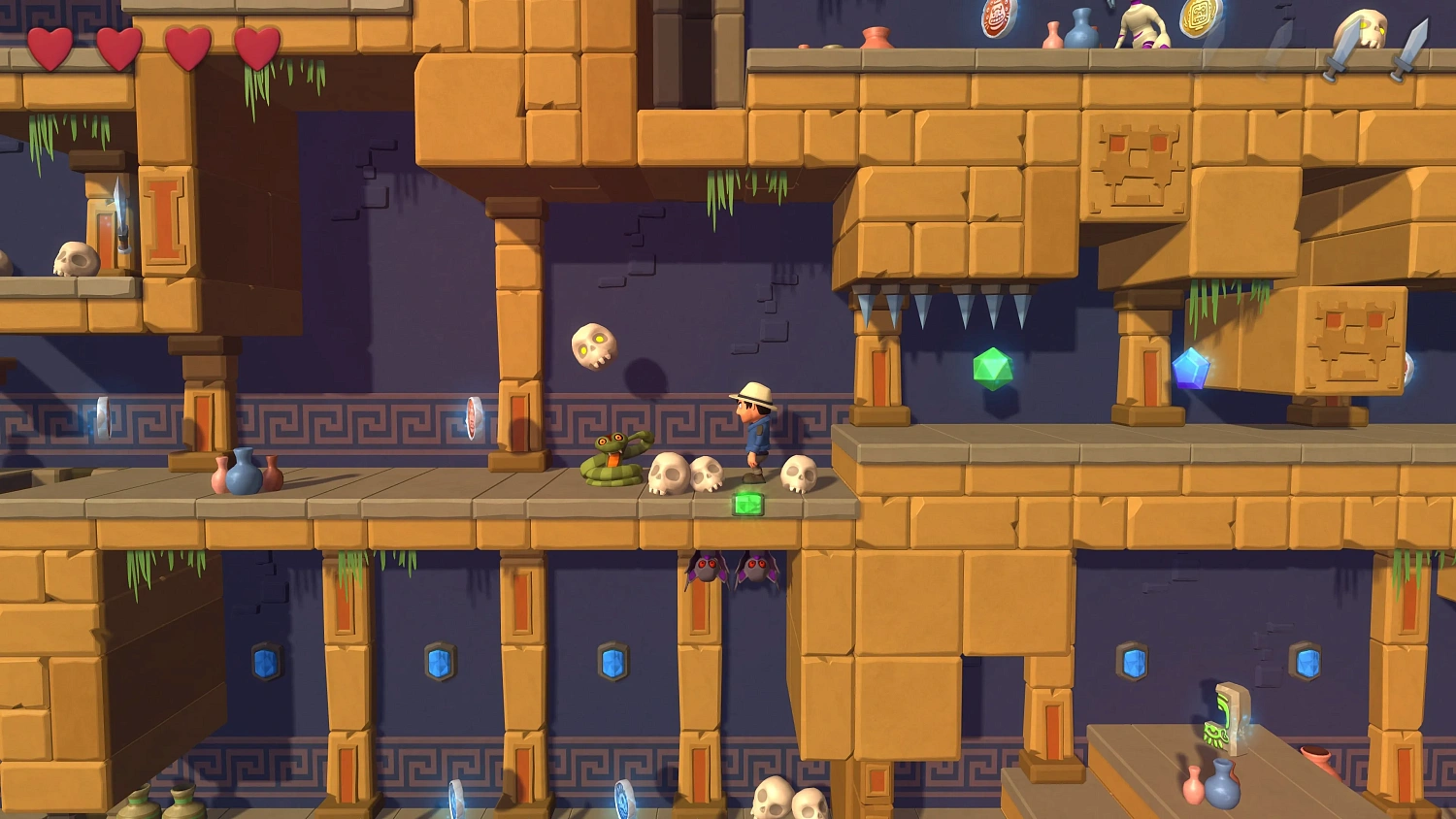The height and width of the screenshot is (819, 1456).
Task: Click the green glowing cube below the skulls
Action: (747, 502)
